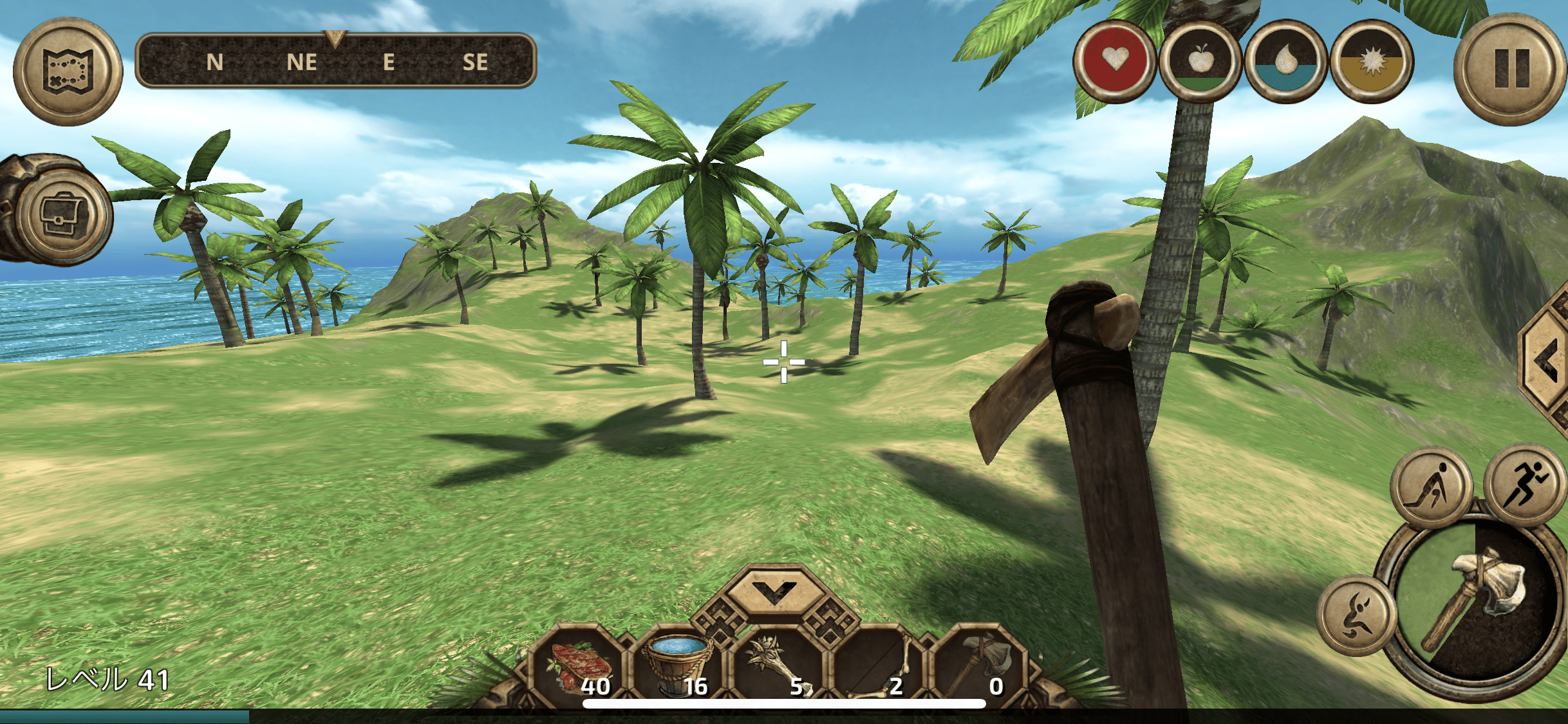Open the island map
The width and height of the screenshot is (1568, 724).
(68, 71)
